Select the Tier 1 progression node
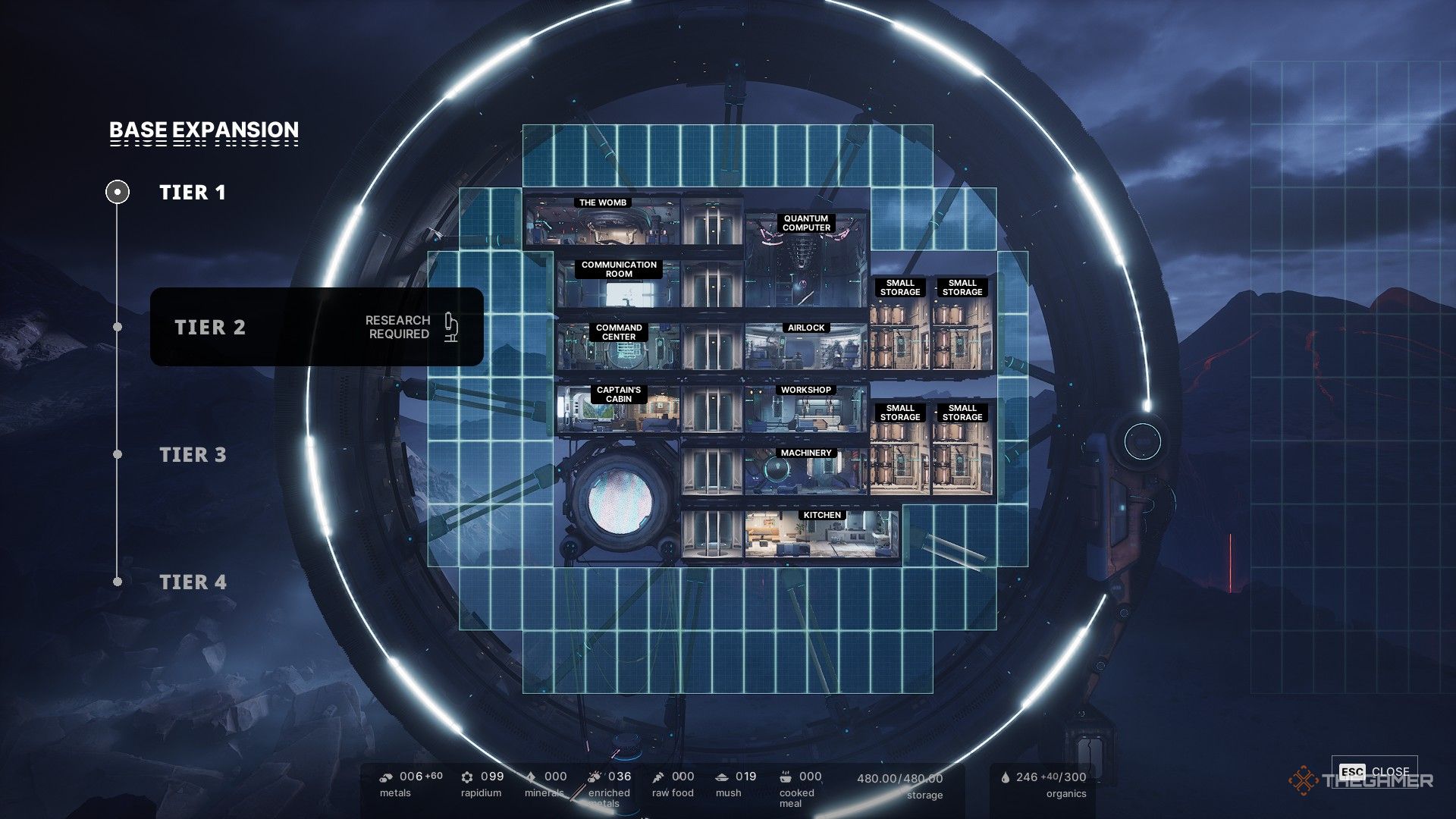Screen dimensions: 1456x819 coord(118,192)
